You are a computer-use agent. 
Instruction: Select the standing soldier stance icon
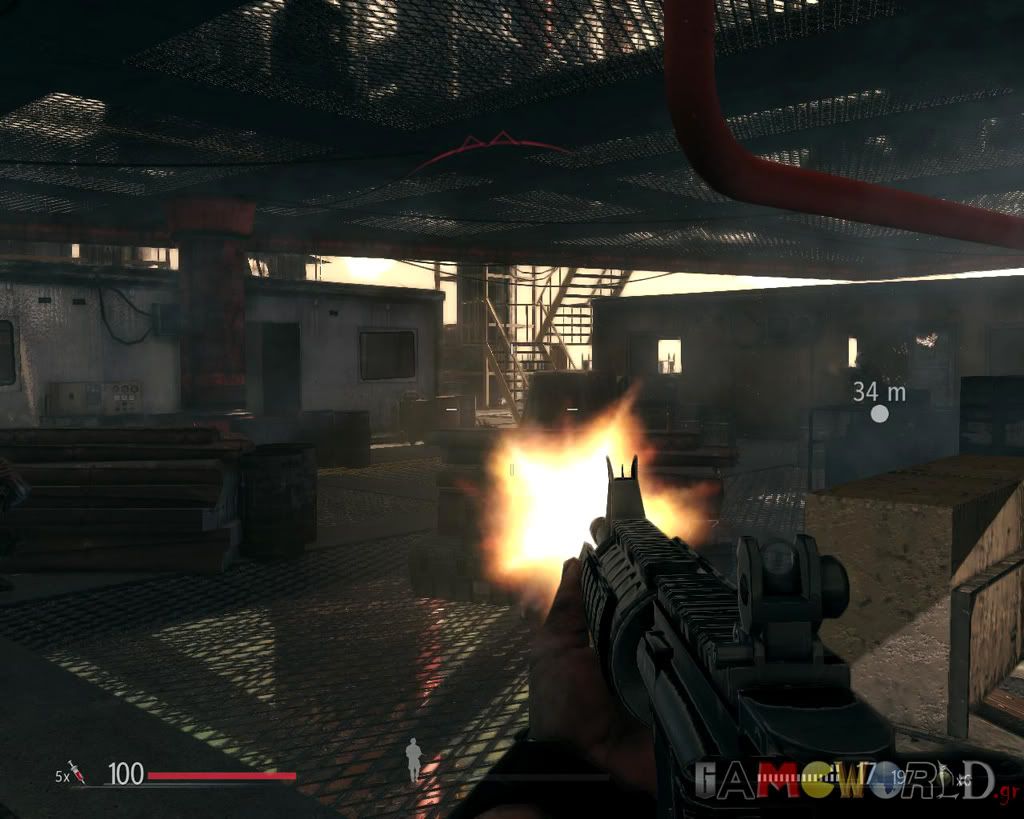point(413,759)
